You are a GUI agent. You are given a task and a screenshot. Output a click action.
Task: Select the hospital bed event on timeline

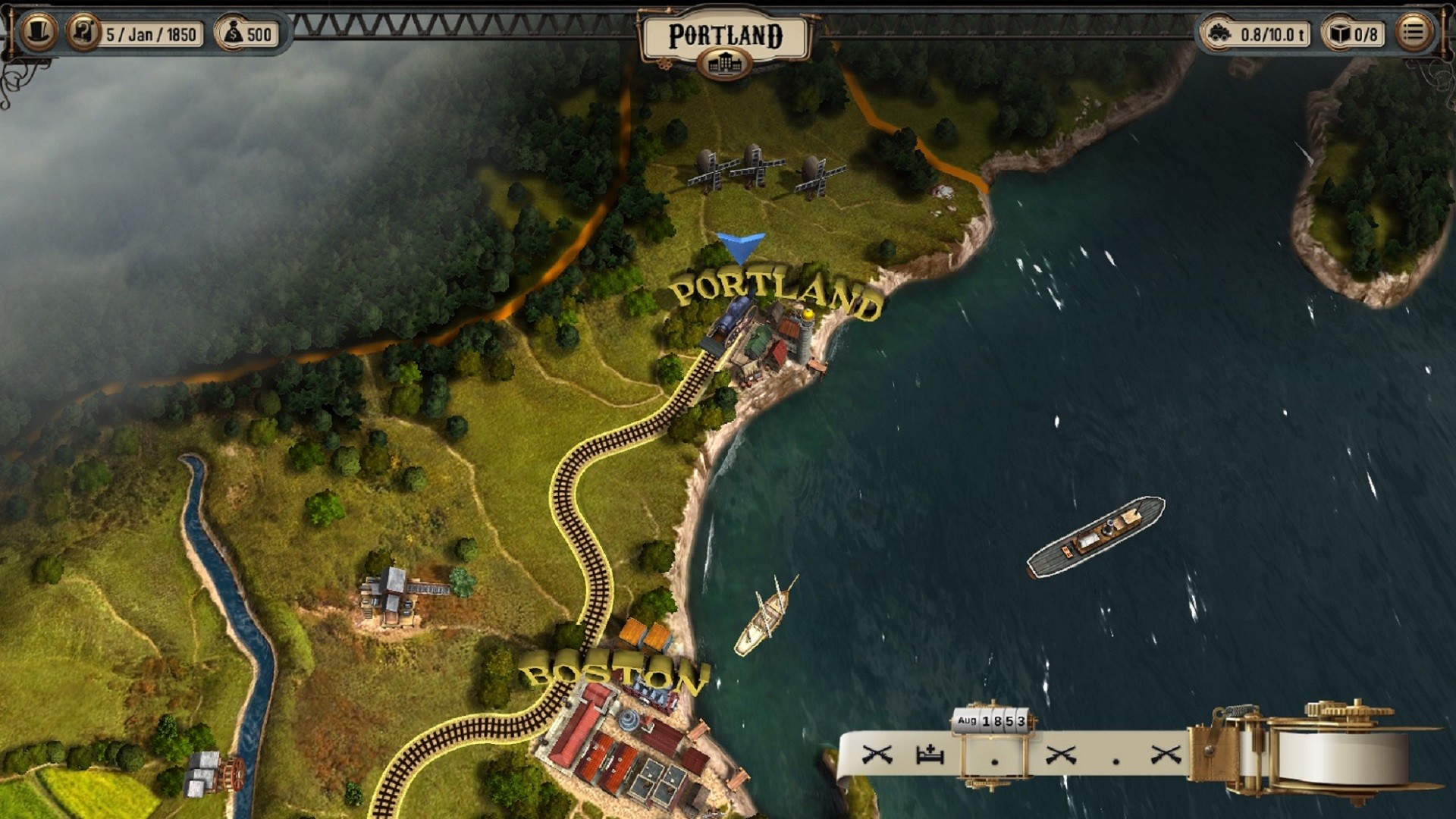pyautogui.click(x=930, y=755)
